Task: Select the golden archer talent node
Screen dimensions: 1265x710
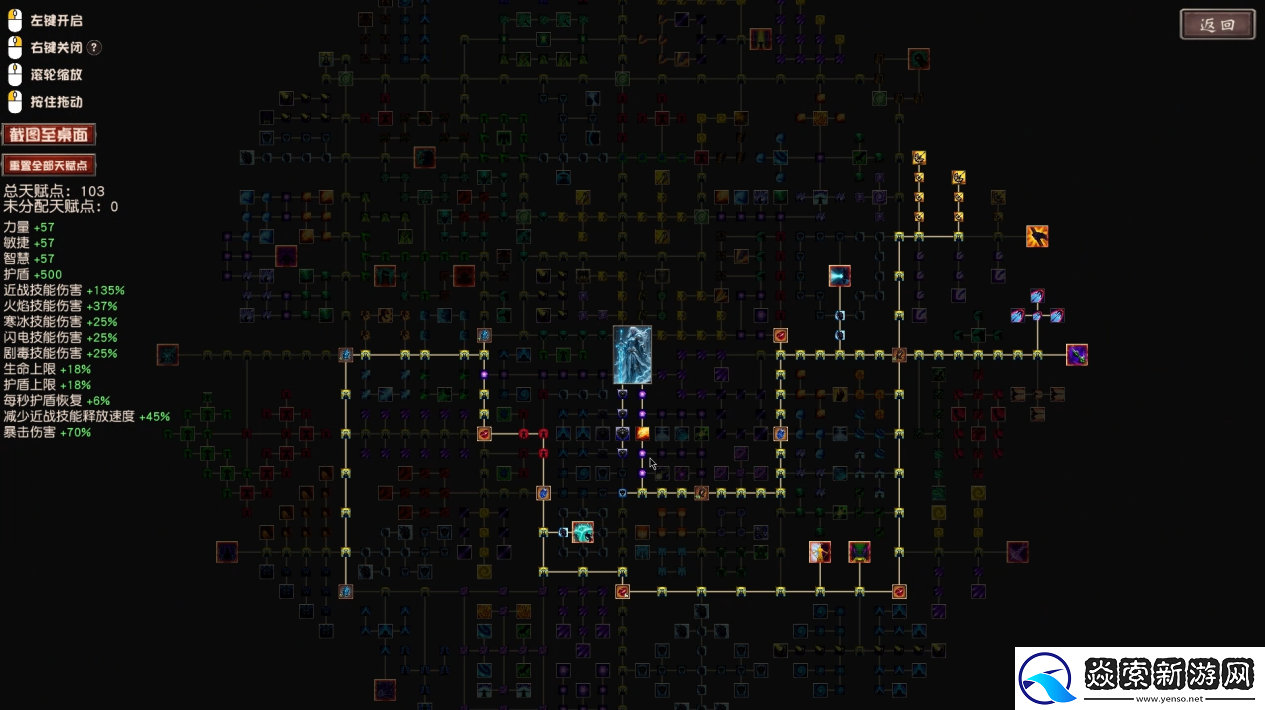Action: (x=819, y=551)
